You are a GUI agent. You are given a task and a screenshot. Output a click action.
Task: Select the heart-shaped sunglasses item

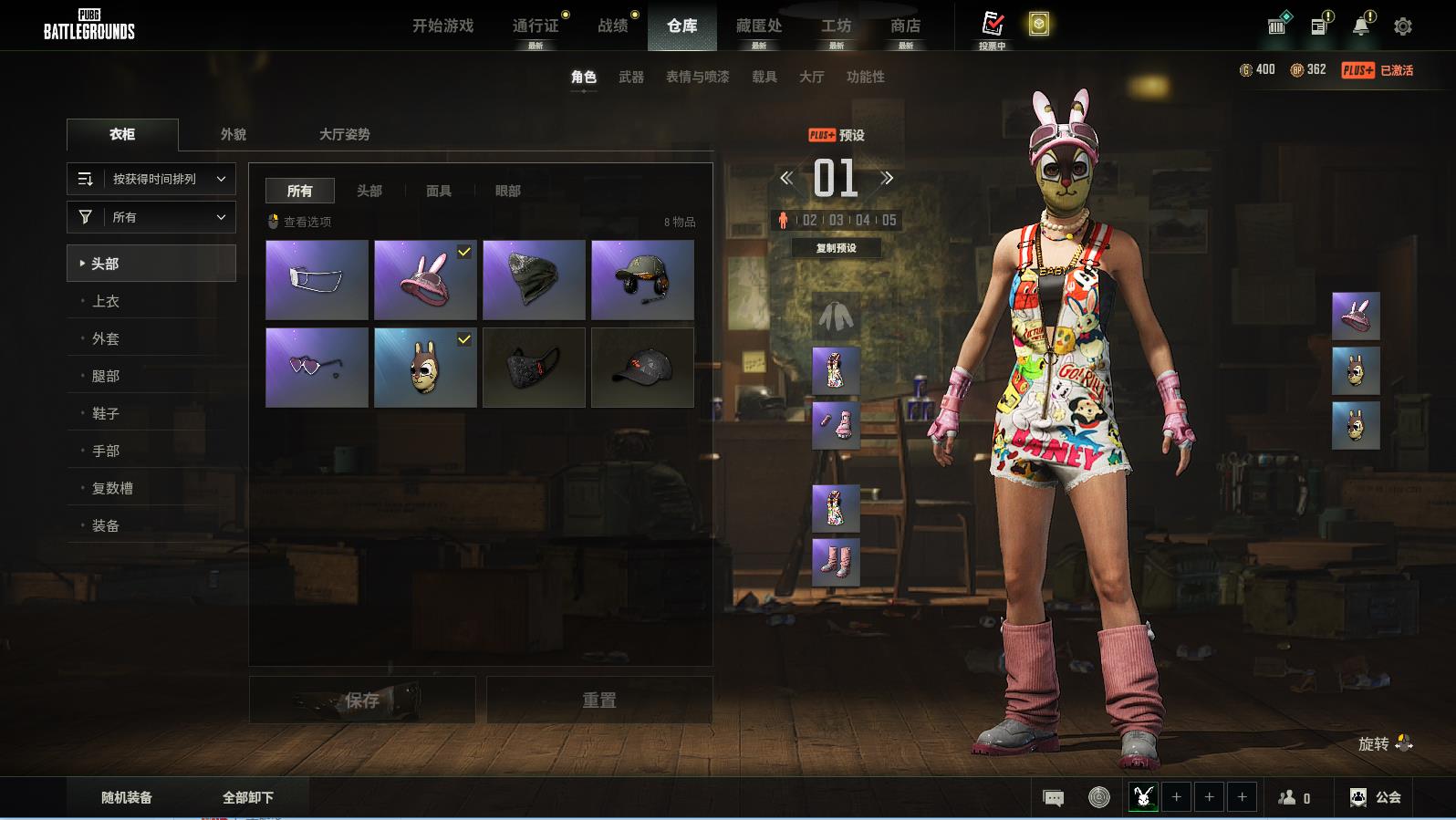[317, 368]
